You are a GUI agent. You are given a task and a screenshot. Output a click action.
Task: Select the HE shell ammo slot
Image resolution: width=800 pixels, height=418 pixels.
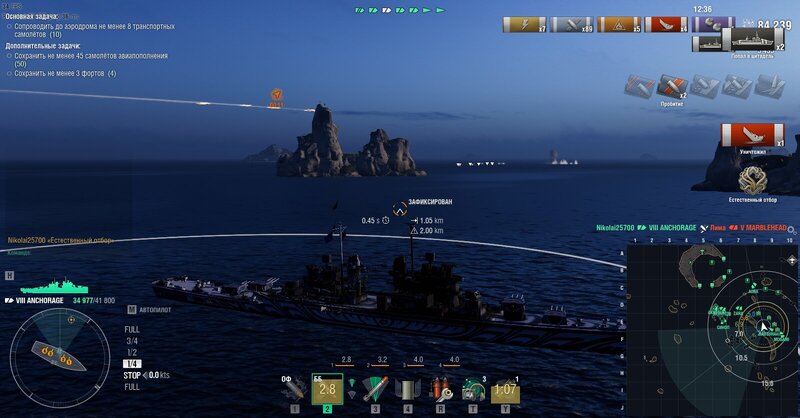294,389
